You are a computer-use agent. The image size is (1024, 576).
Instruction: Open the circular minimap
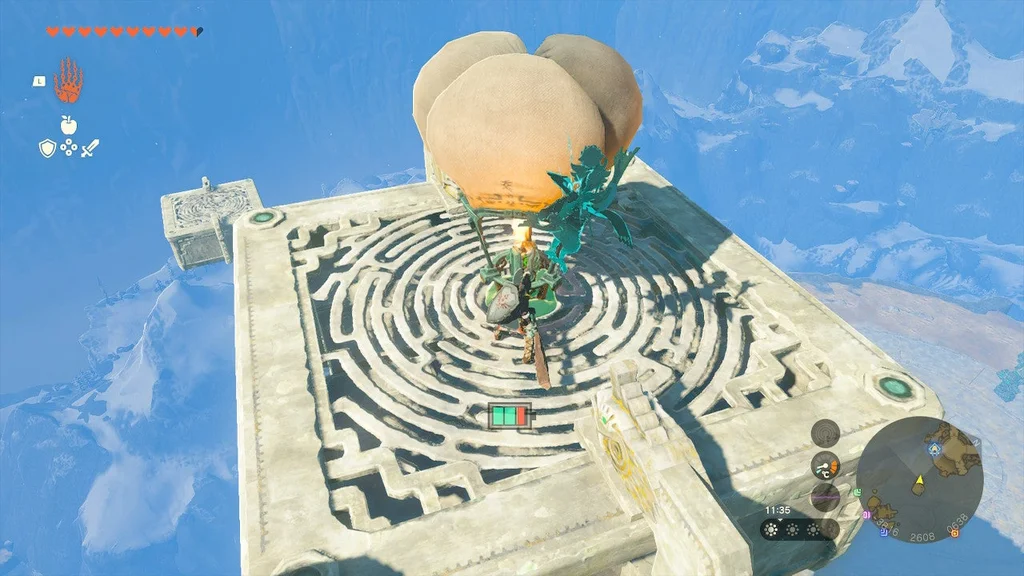(x=919, y=479)
